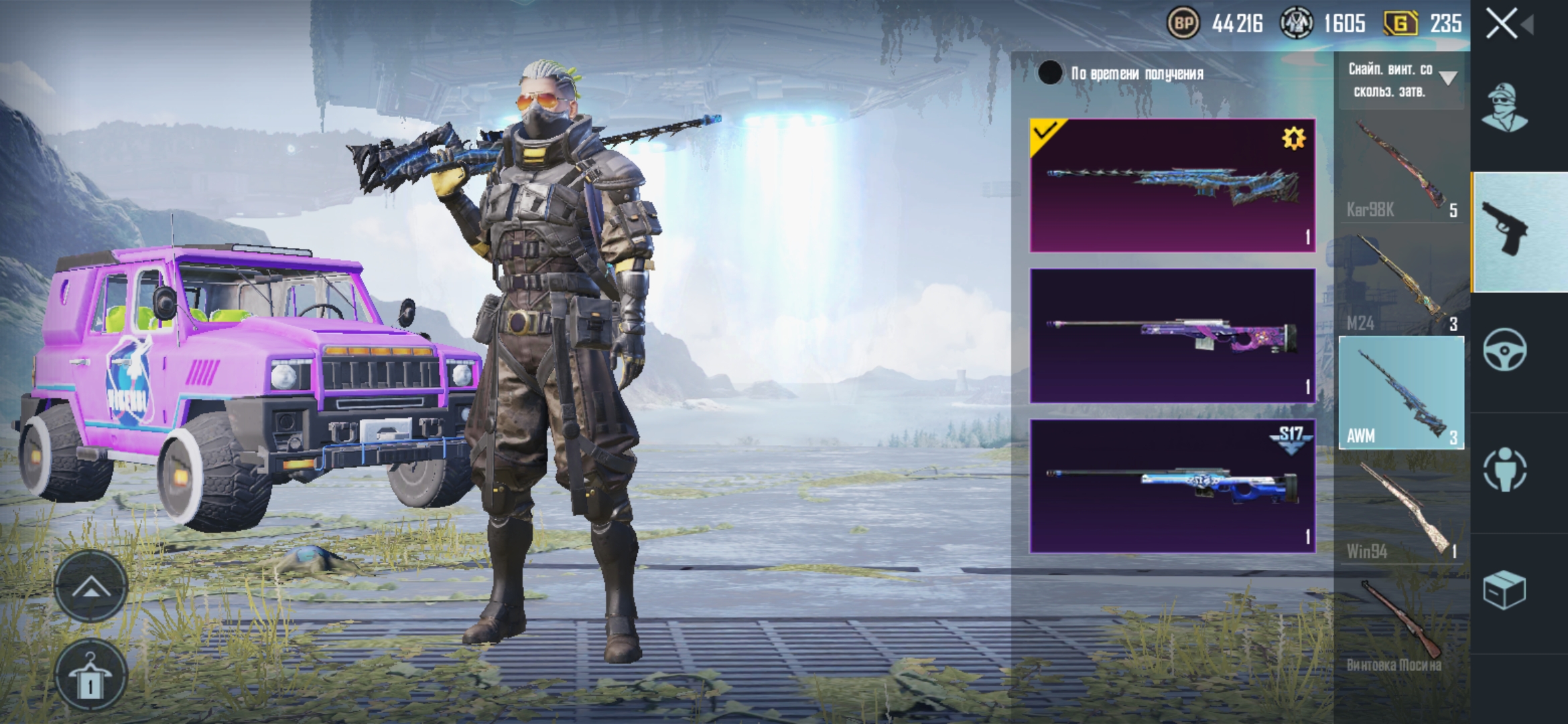Choose the purple AWM skin card

click(x=1172, y=335)
